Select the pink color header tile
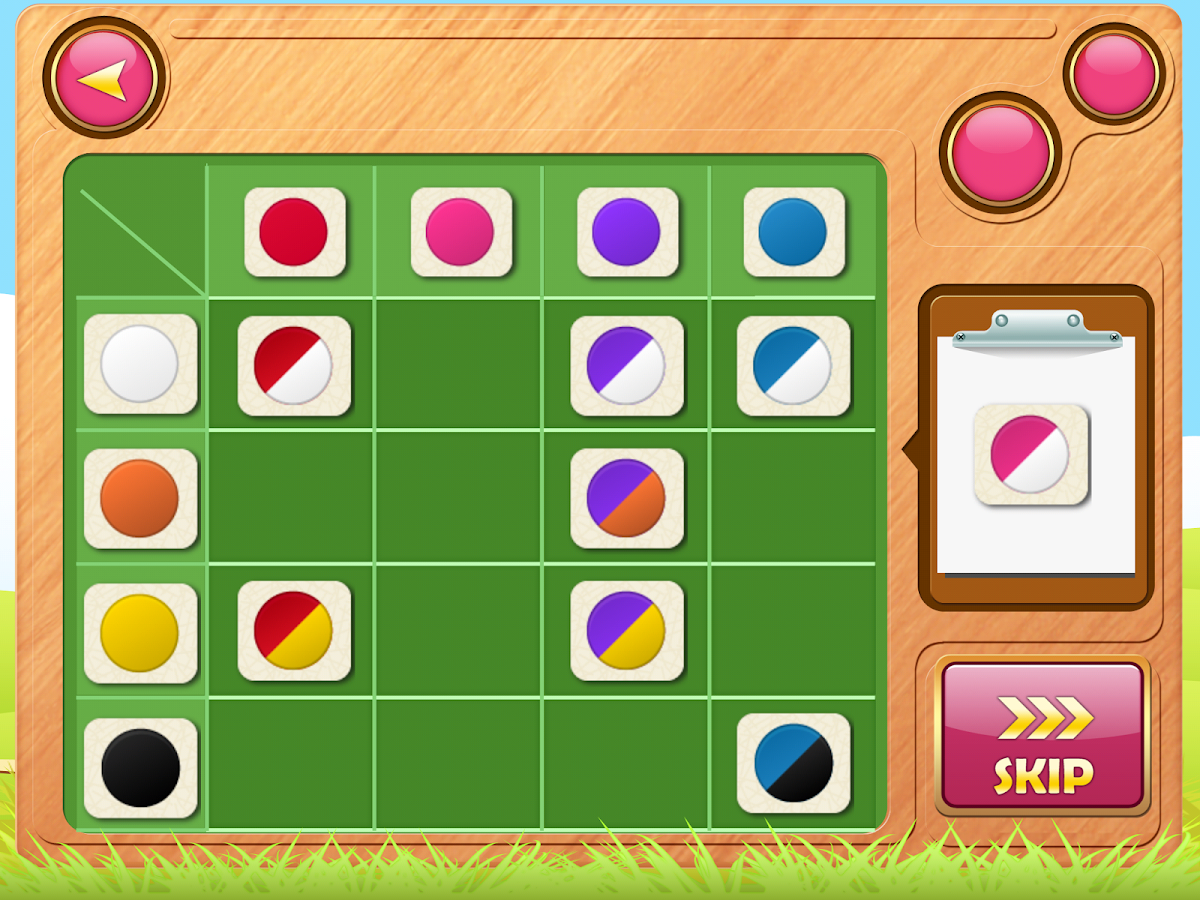Screen dimensions: 1200x900 pyautogui.click(x=461, y=232)
